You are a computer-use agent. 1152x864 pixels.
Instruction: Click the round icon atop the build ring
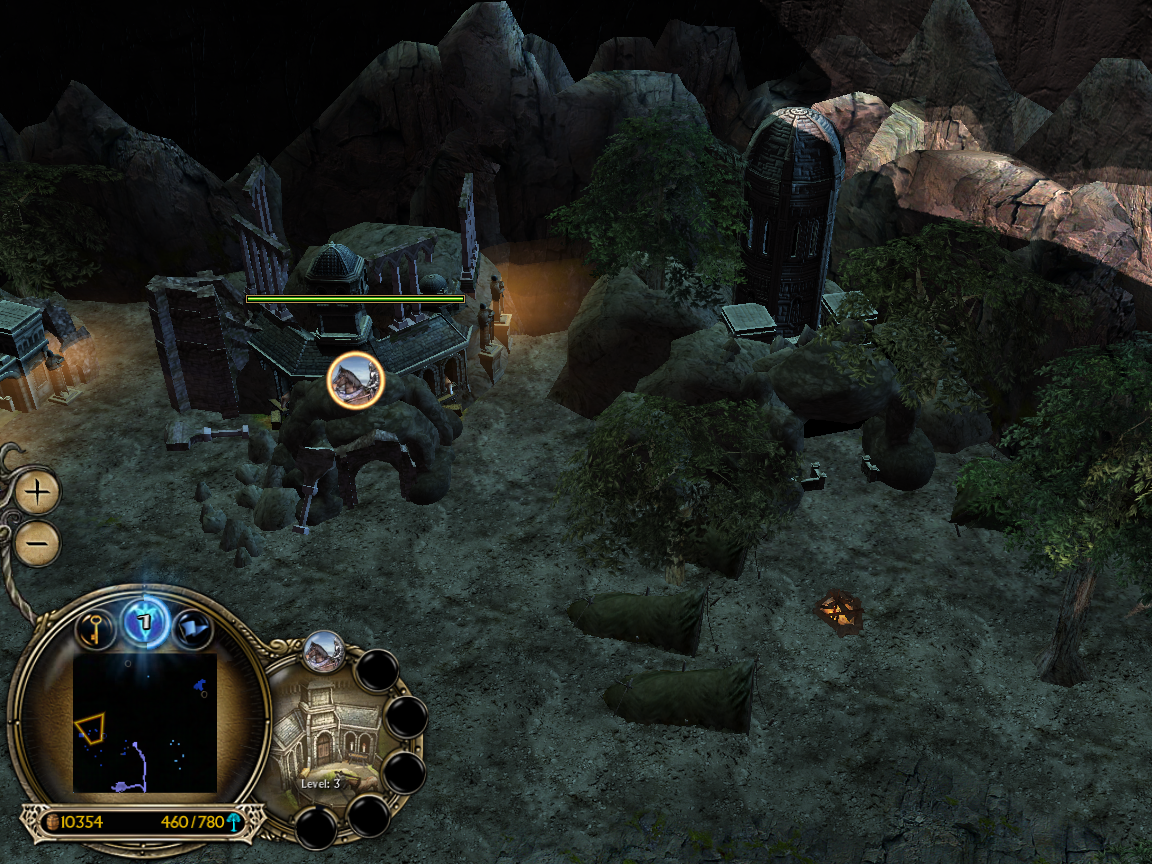[324, 650]
